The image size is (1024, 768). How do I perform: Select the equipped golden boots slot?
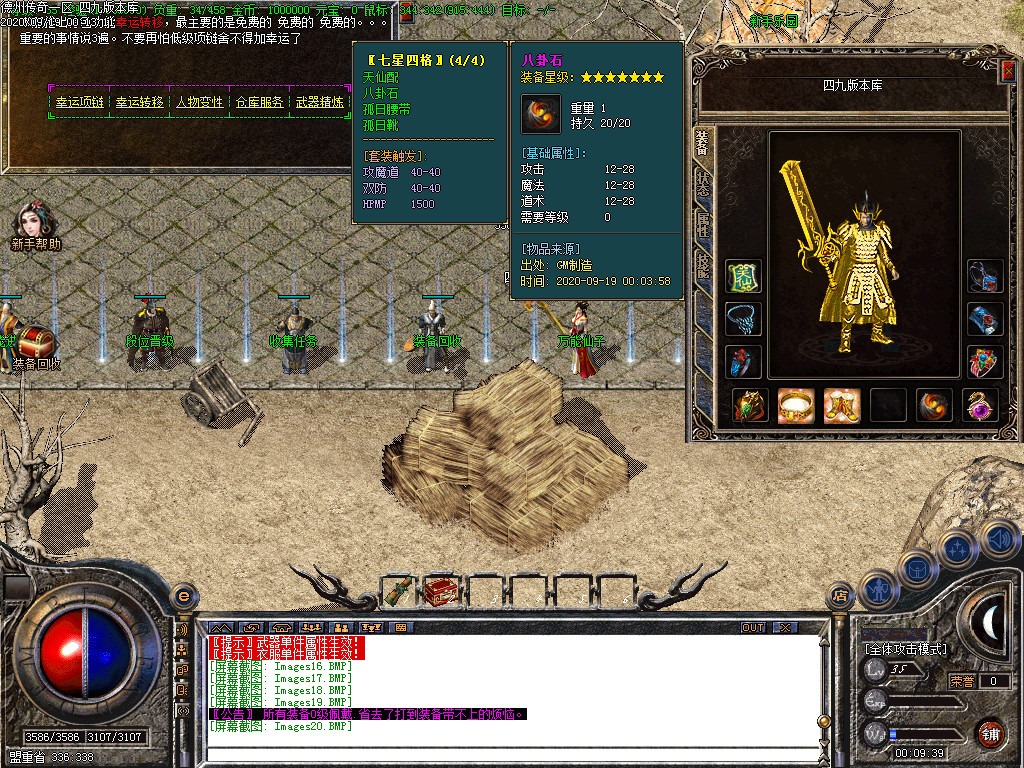(x=842, y=405)
